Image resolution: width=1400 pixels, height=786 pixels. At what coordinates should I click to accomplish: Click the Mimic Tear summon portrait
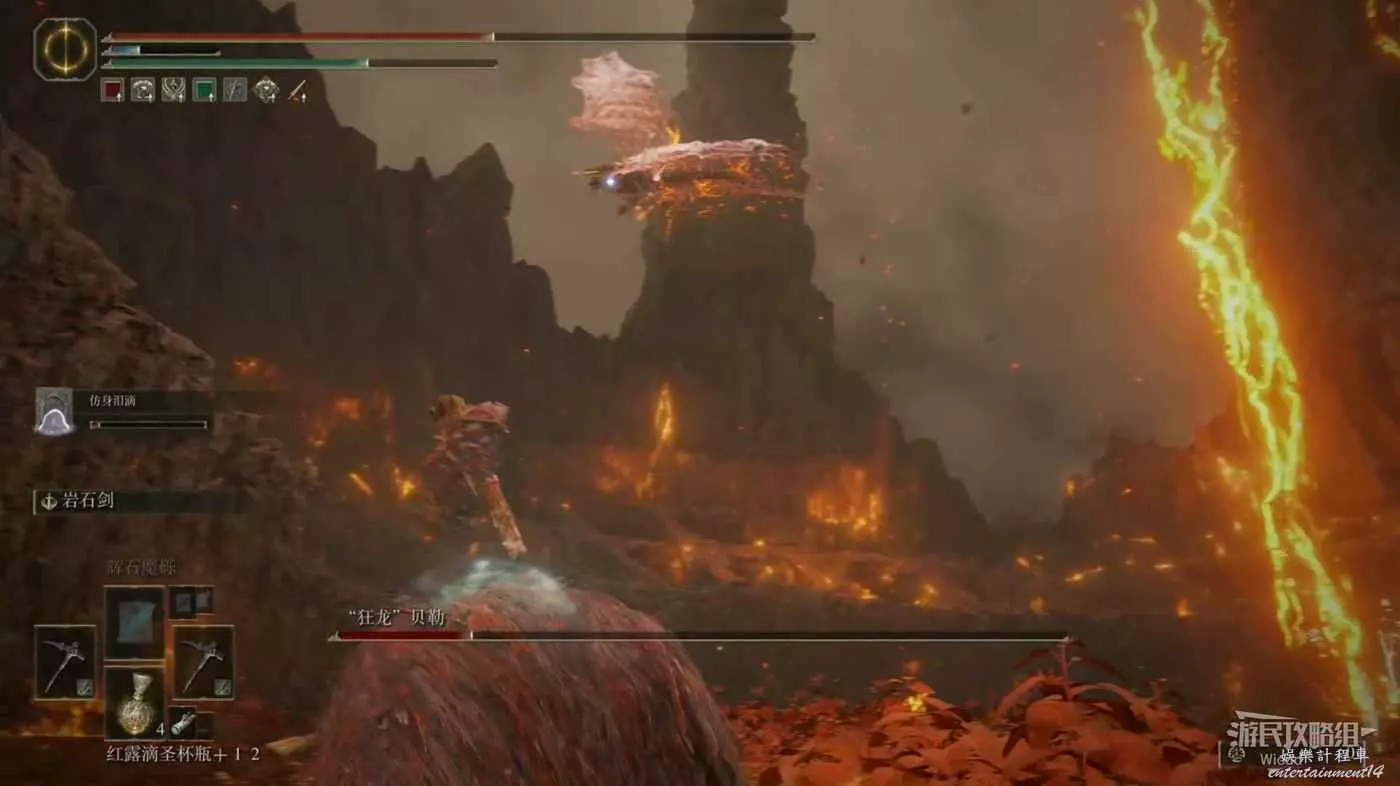click(x=54, y=411)
